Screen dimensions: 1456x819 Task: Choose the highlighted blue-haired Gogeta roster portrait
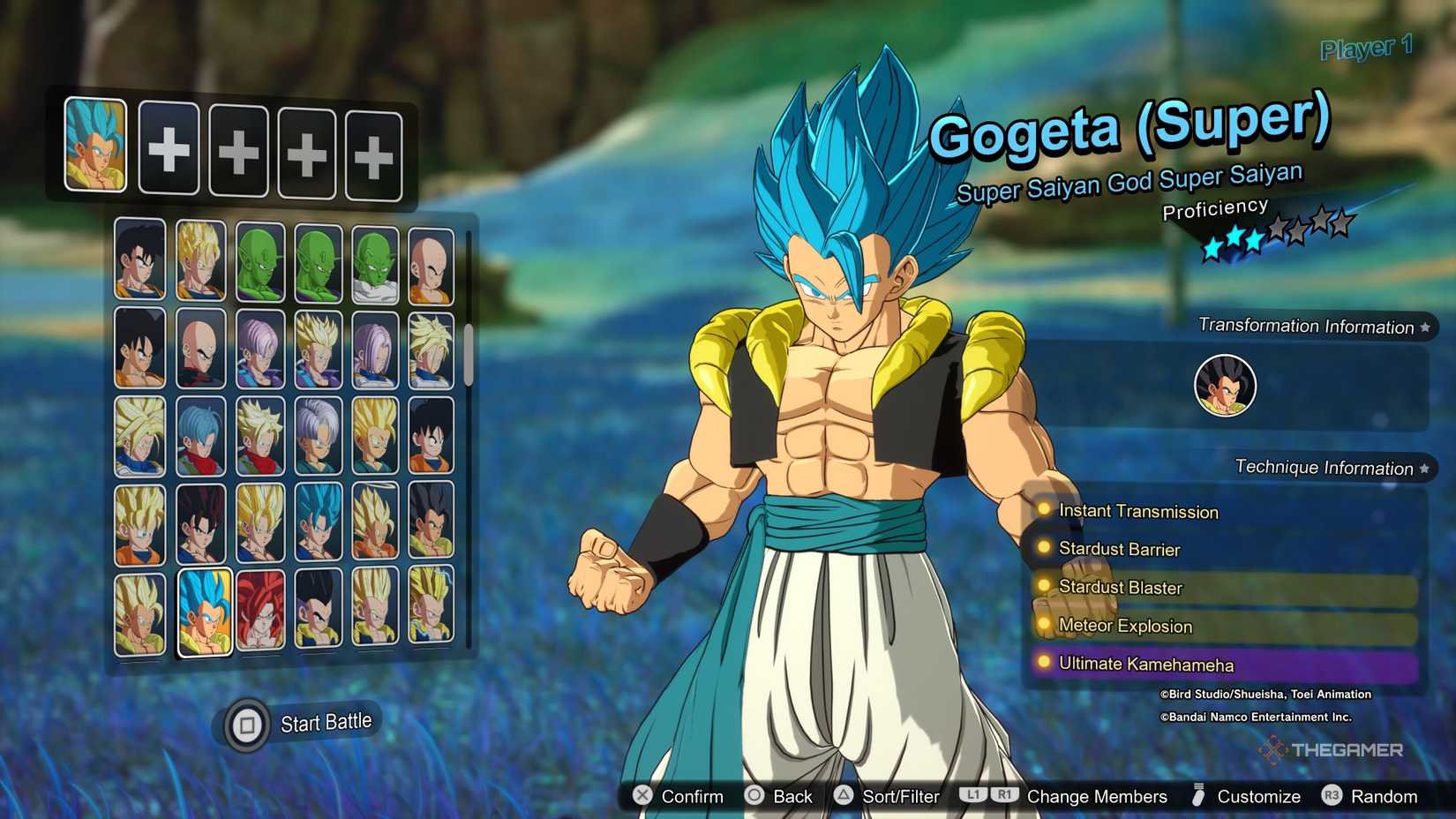click(x=205, y=612)
